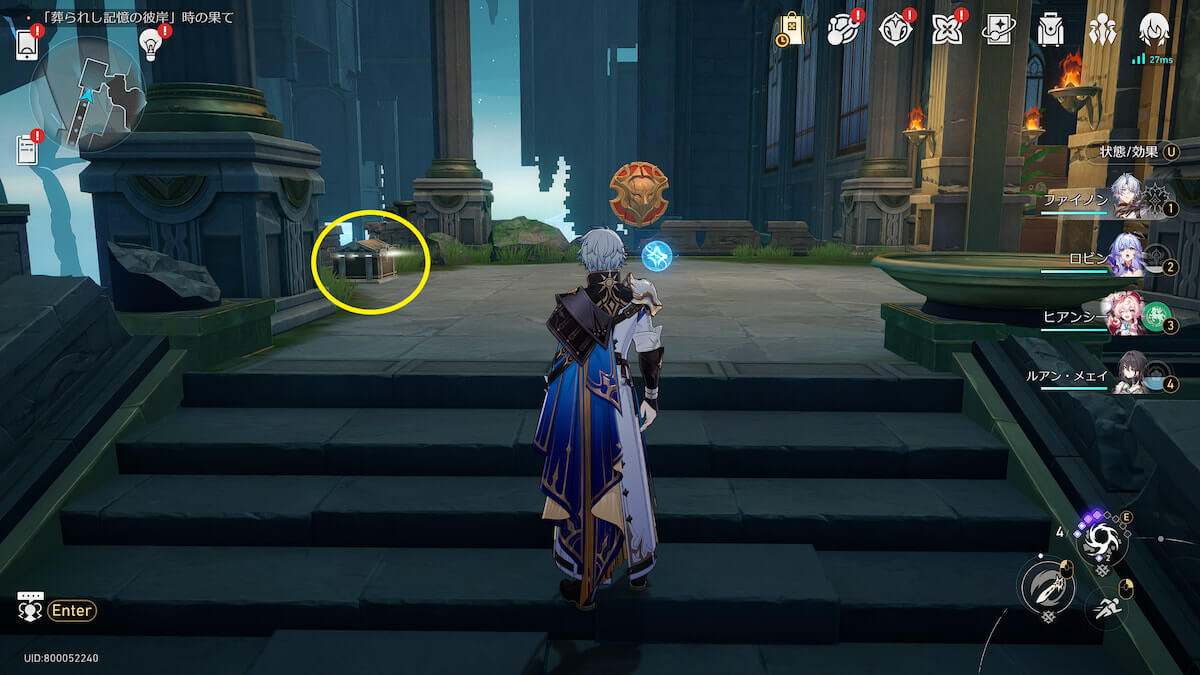Open the chat bubble icon
Image resolution: width=1200 pixels, height=675 pixels.
pyautogui.click(x=30, y=607)
